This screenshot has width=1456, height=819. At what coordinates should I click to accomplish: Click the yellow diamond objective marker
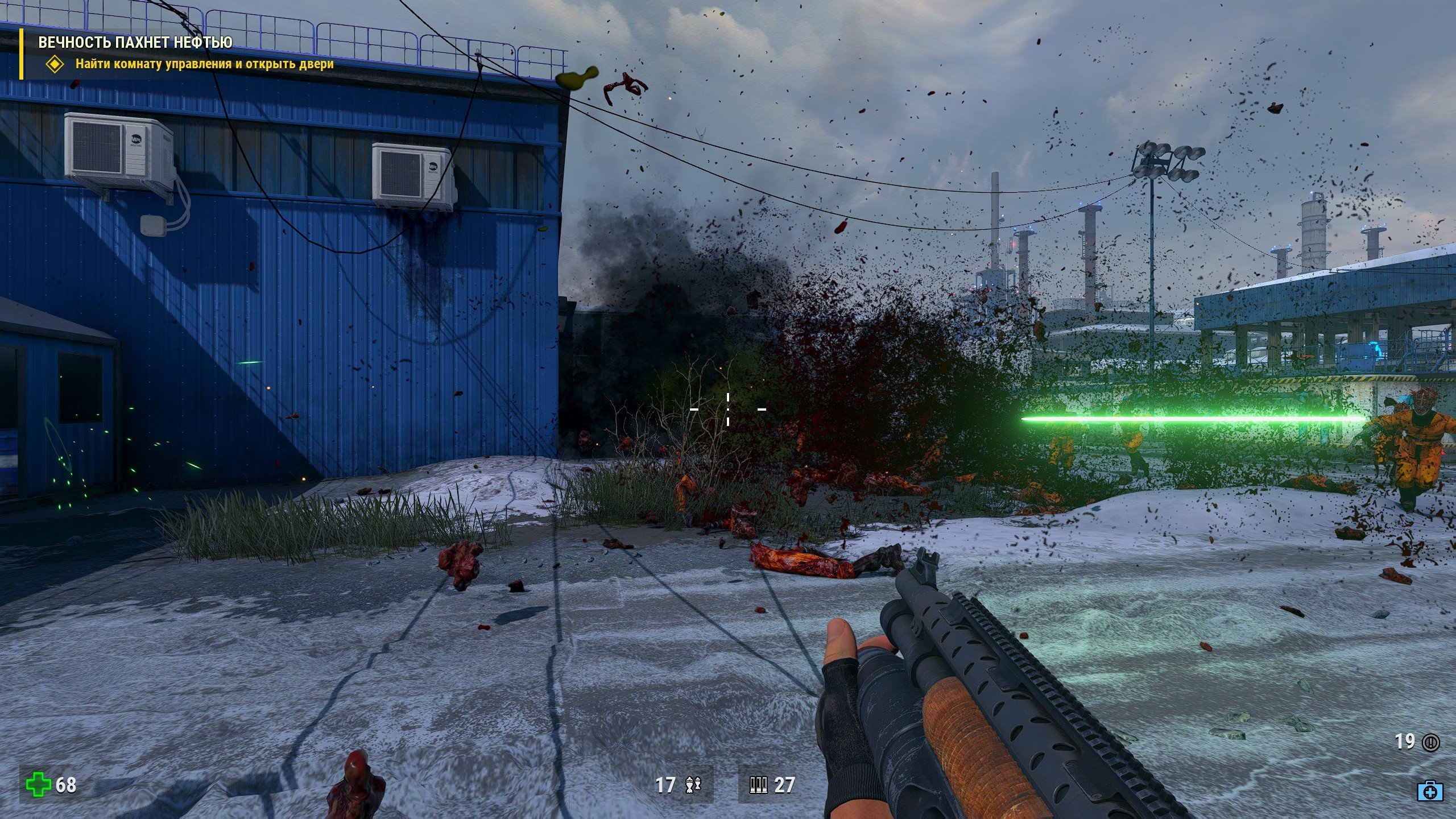[55, 64]
